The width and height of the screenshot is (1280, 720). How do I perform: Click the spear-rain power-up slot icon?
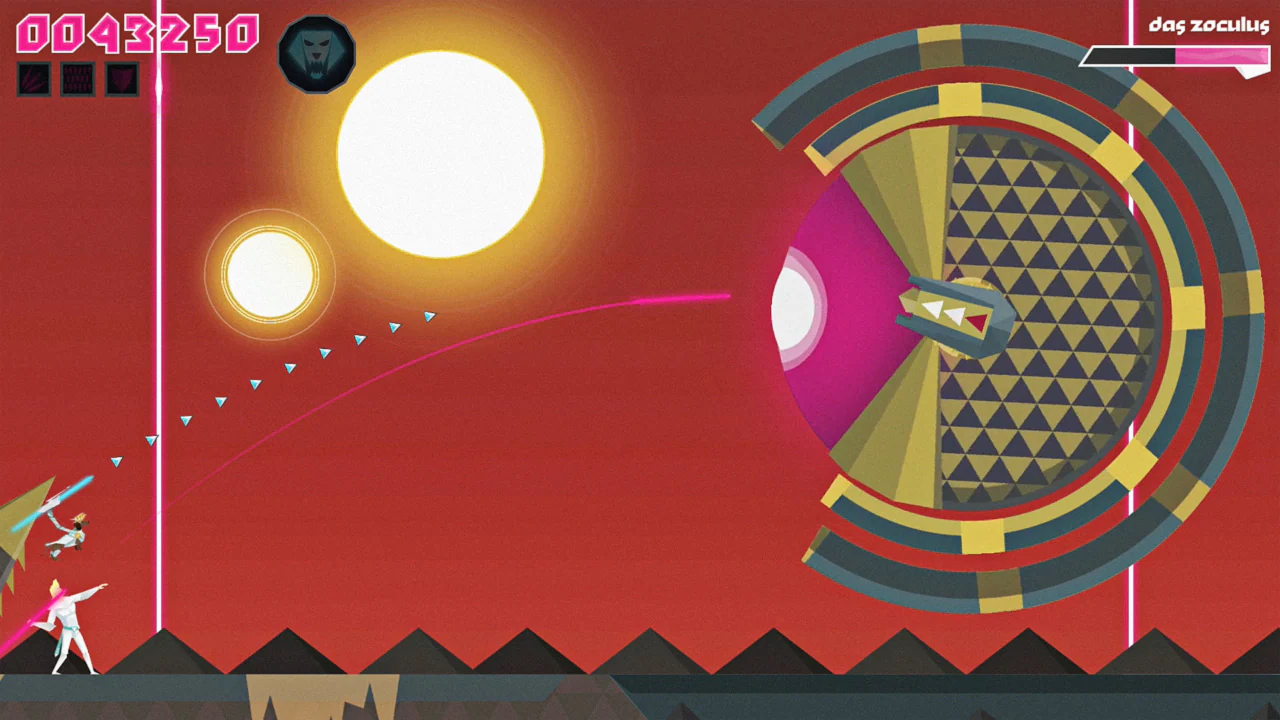77,79
